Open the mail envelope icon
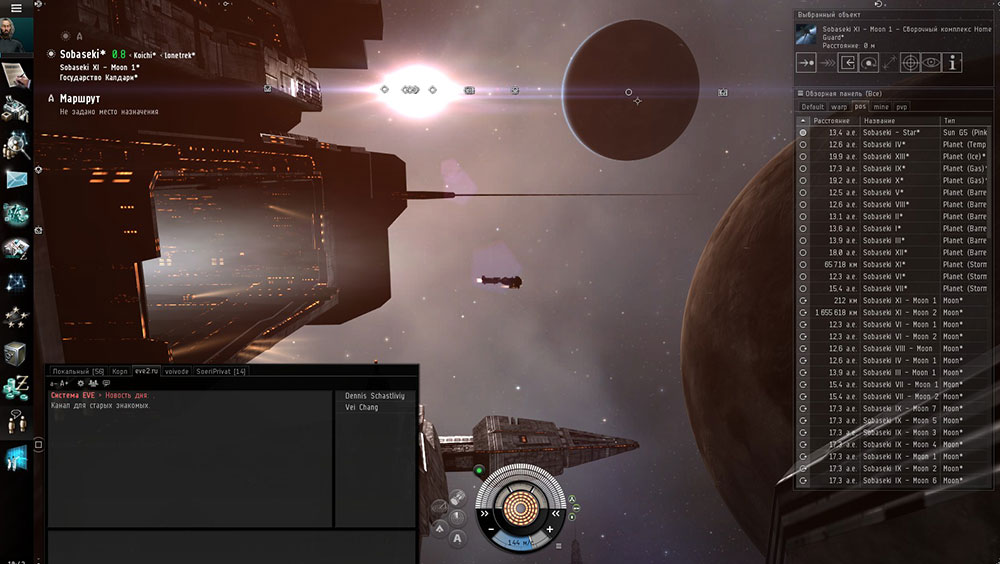Viewport: 1000px width, 564px height. (16, 179)
